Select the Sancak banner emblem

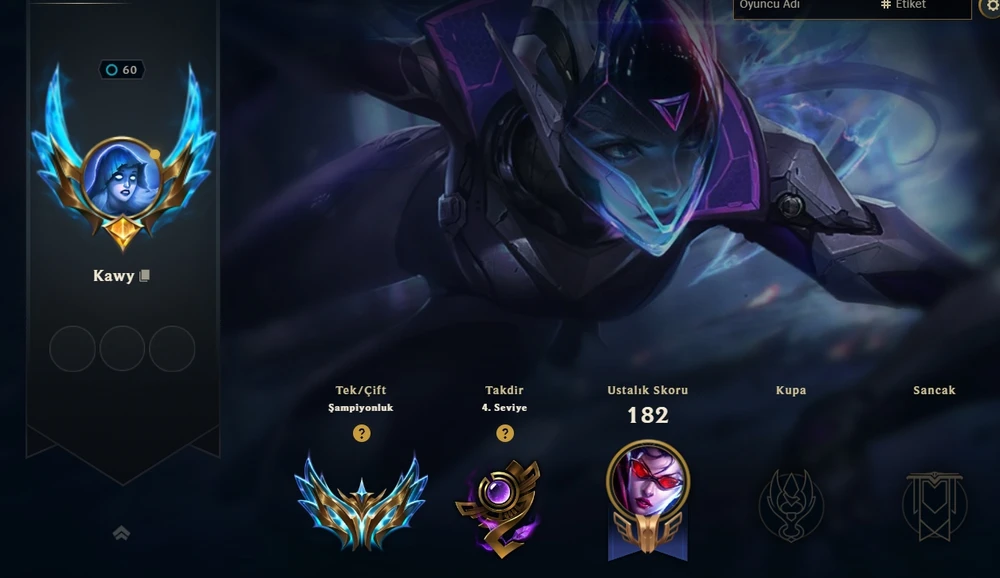(x=934, y=505)
